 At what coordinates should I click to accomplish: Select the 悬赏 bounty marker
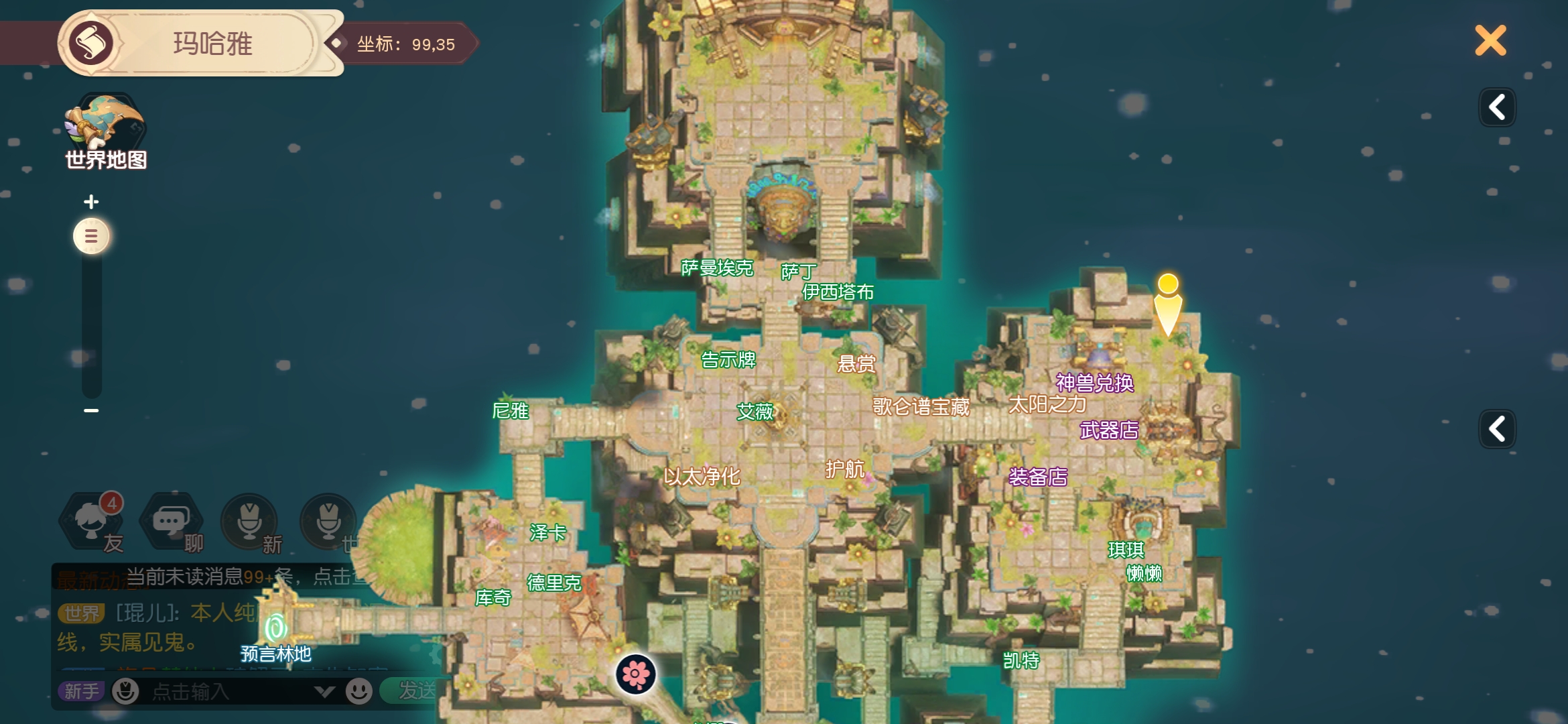(856, 364)
